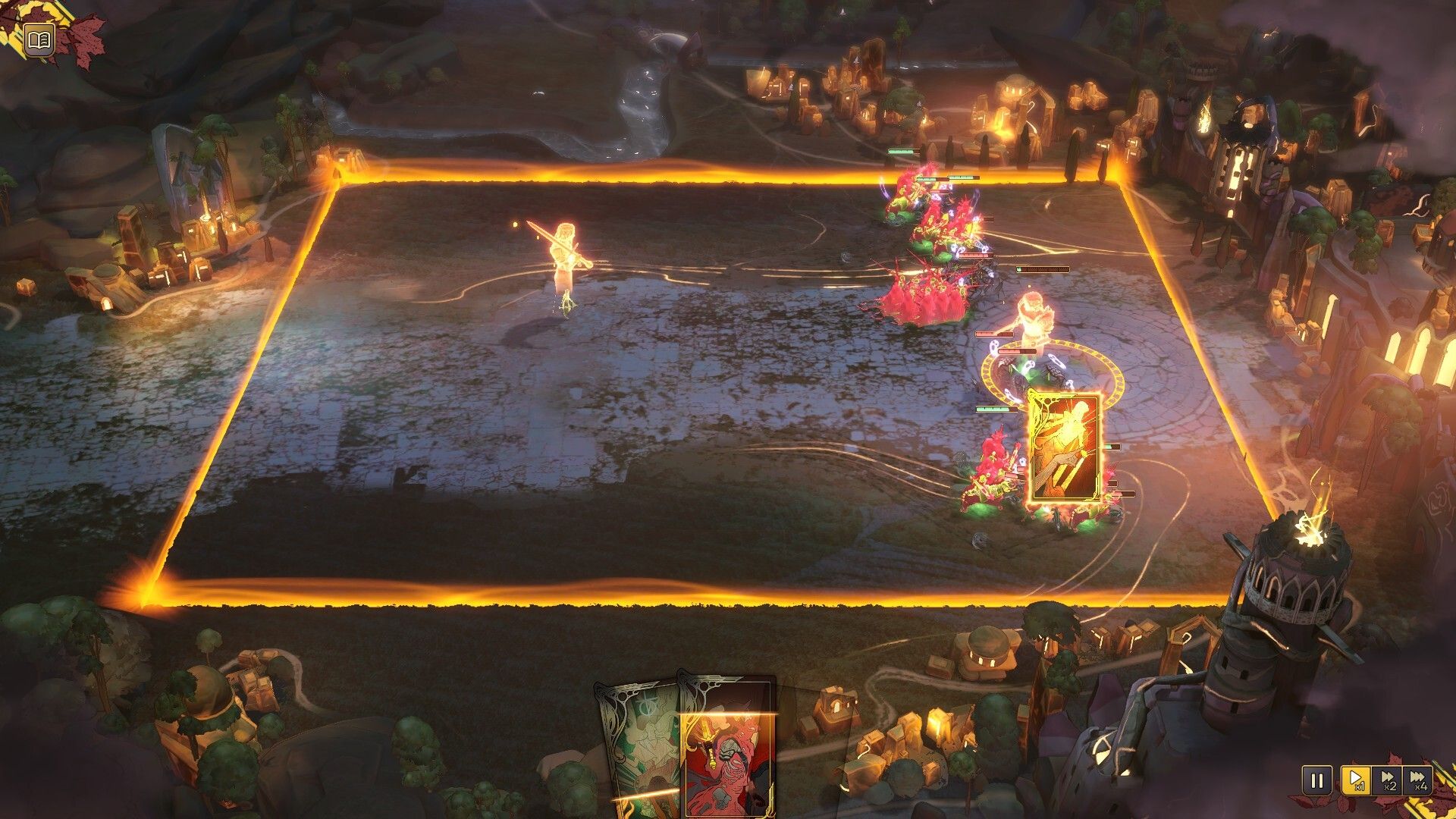Open the codex book icon
Image resolution: width=1456 pixels, height=819 pixels.
[38, 39]
